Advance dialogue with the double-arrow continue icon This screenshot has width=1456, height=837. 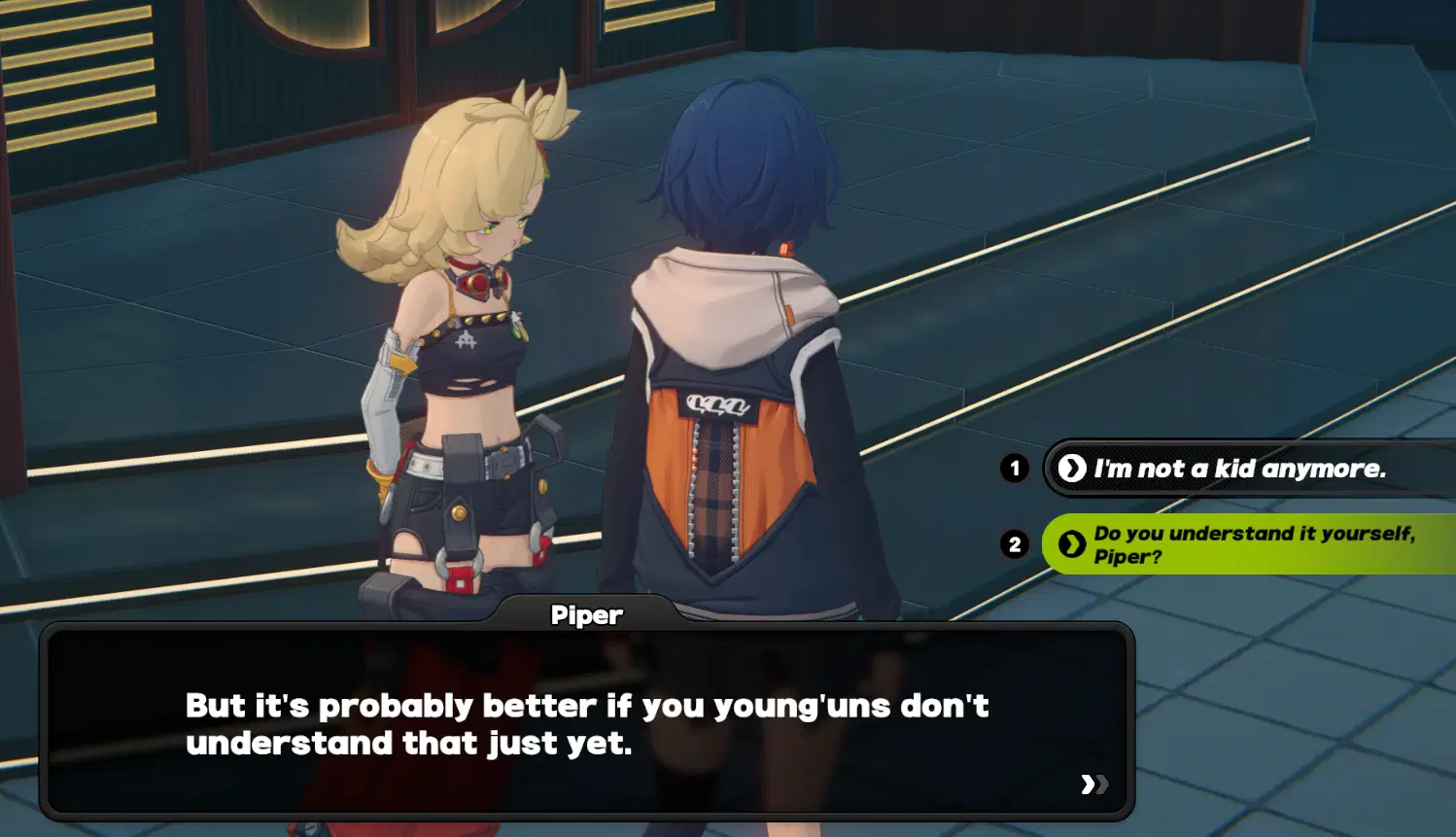[x=1093, y=785]
